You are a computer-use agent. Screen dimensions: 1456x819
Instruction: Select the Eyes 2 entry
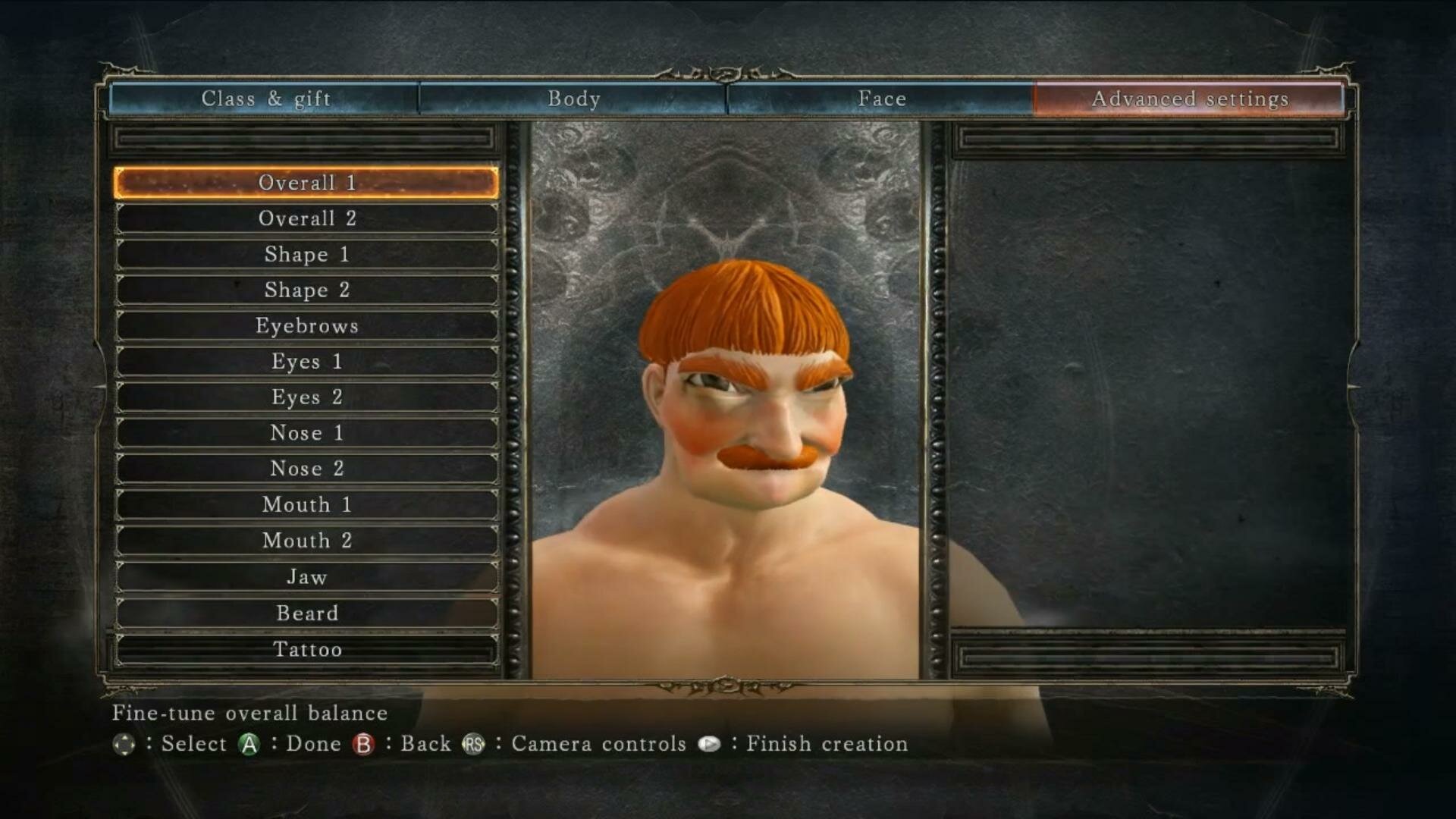click(307, 397)
